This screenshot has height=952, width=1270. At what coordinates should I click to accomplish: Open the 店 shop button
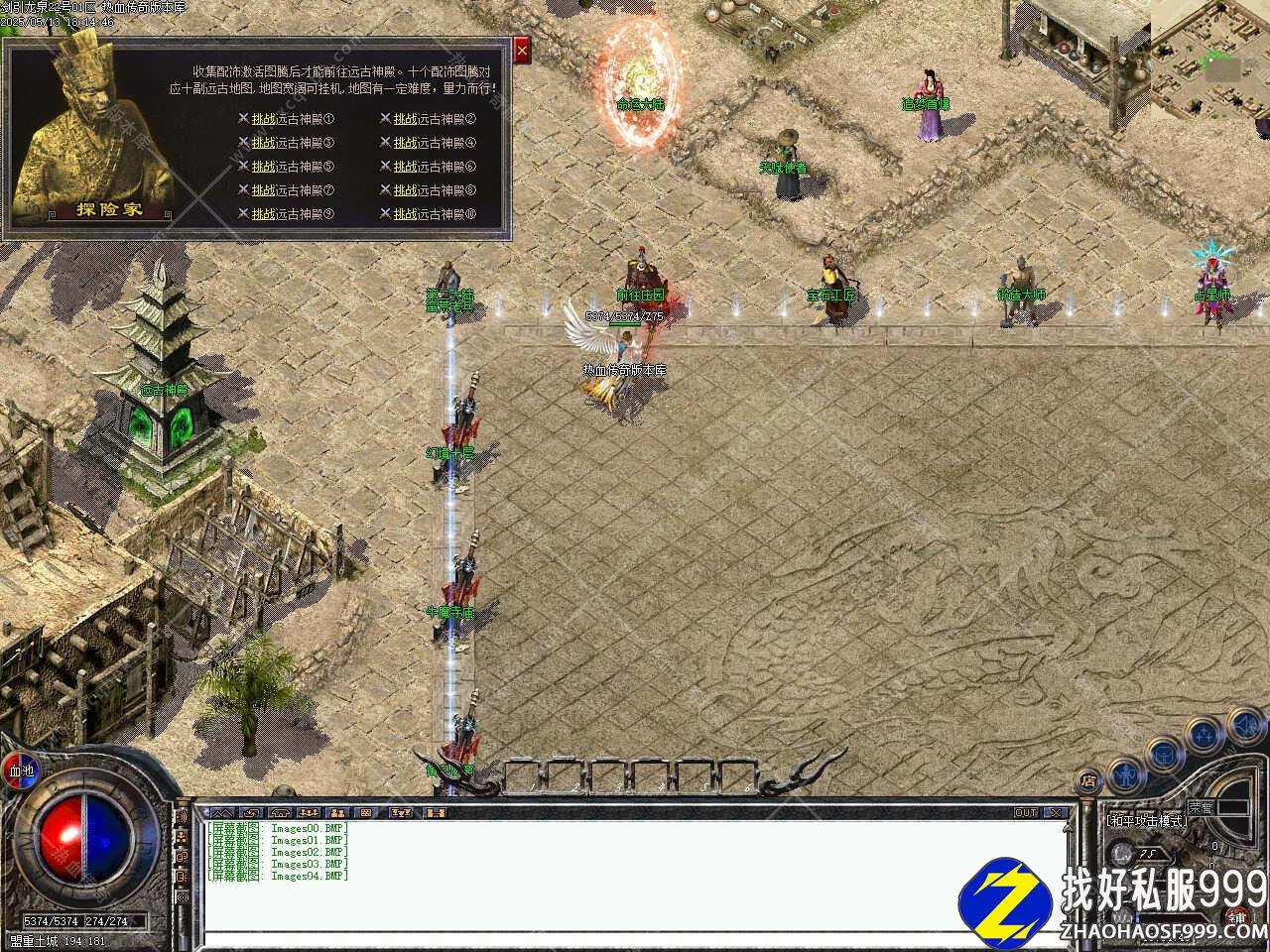pos(1088,781)
